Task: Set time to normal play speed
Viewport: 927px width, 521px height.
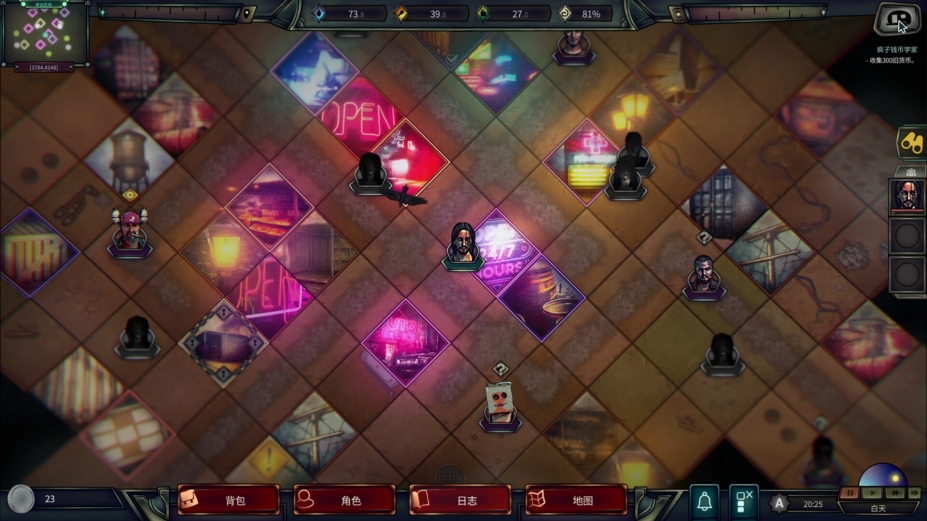Action: pos(872,493)
